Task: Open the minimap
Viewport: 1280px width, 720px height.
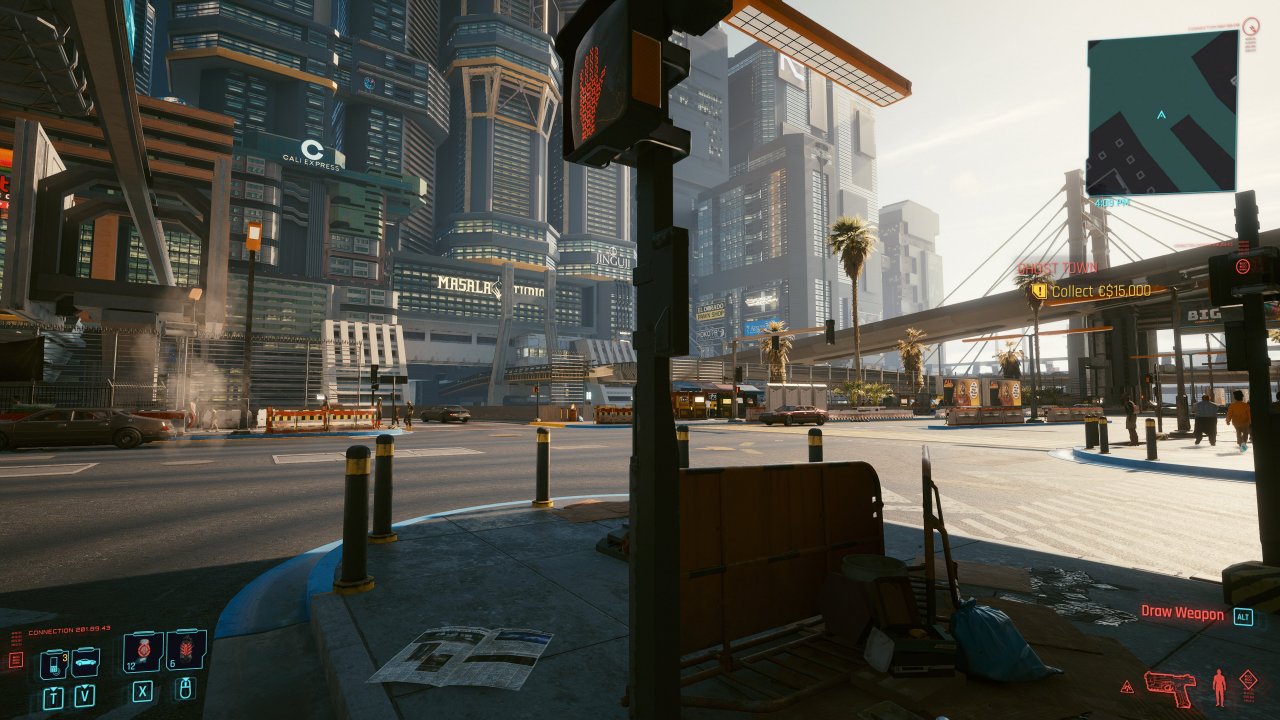Action: point(1162,112)
